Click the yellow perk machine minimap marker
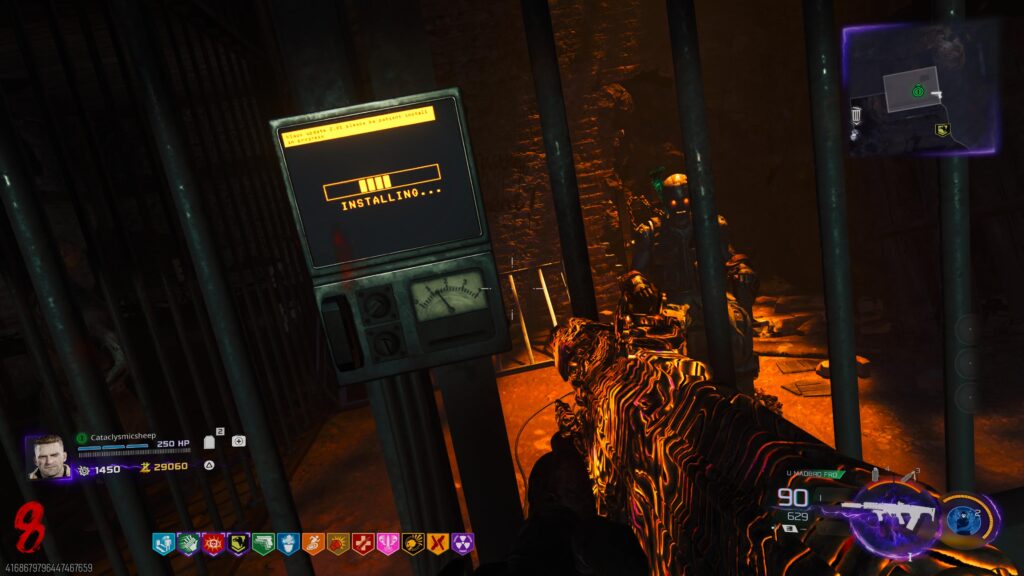The width and height of the screenshot is (1024, 576). pyautogui.click(x=941, y=129)
